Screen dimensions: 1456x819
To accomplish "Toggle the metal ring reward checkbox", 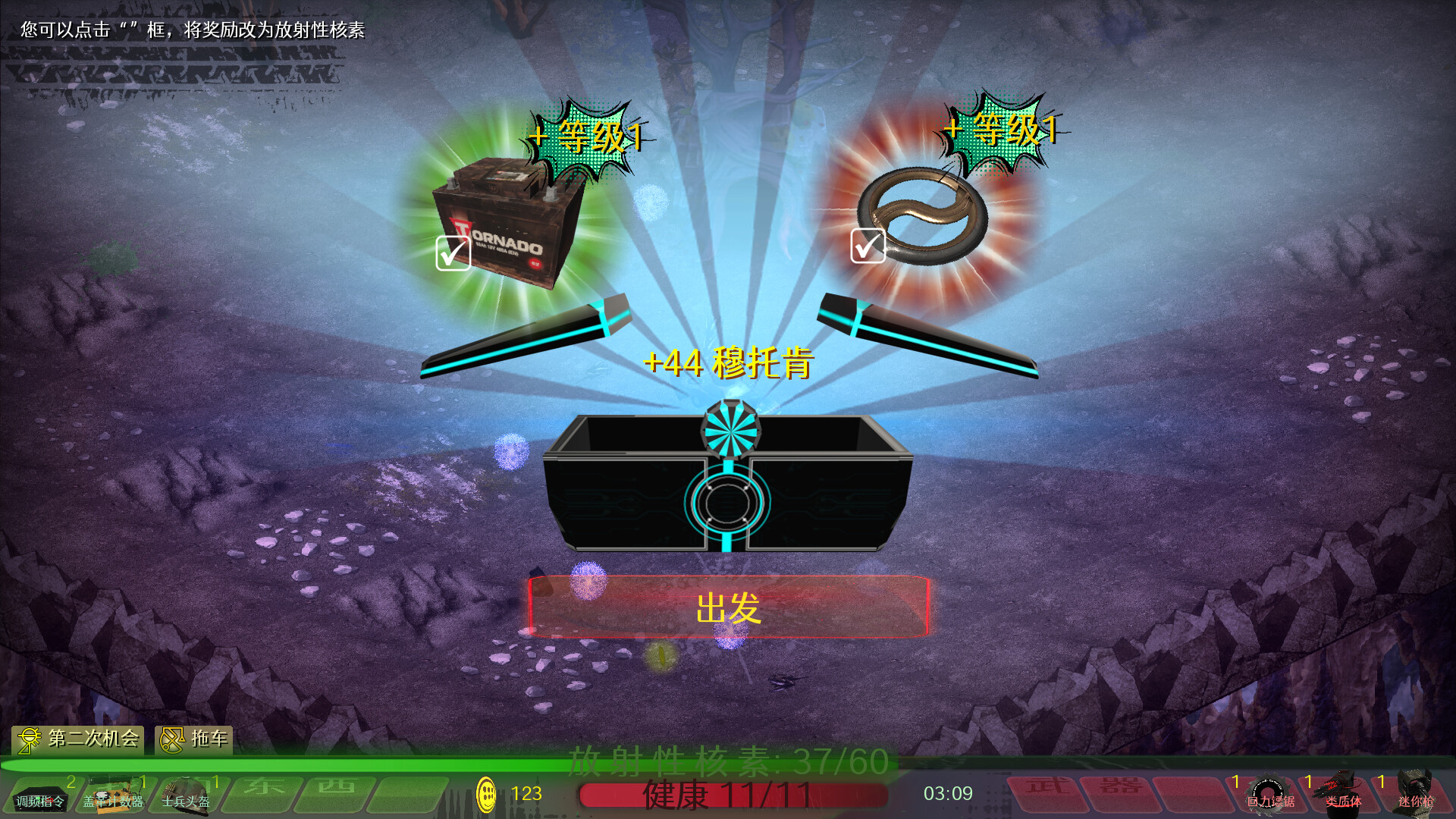I will 868,246.
